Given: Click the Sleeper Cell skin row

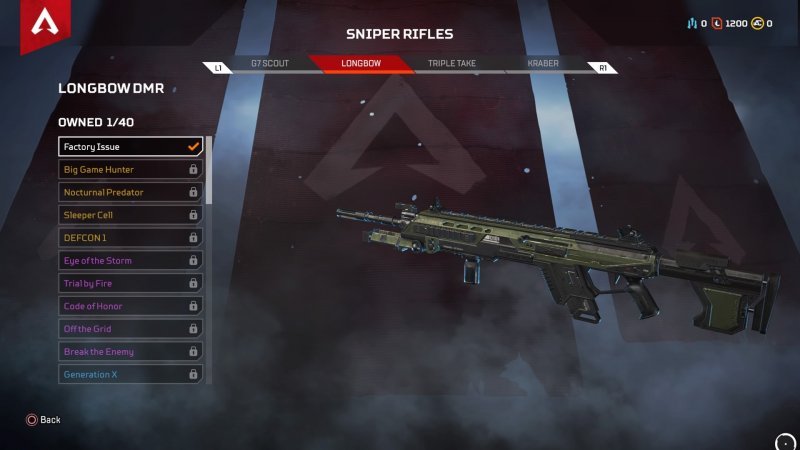Looking at the screenshot, I should coord(130,215).
